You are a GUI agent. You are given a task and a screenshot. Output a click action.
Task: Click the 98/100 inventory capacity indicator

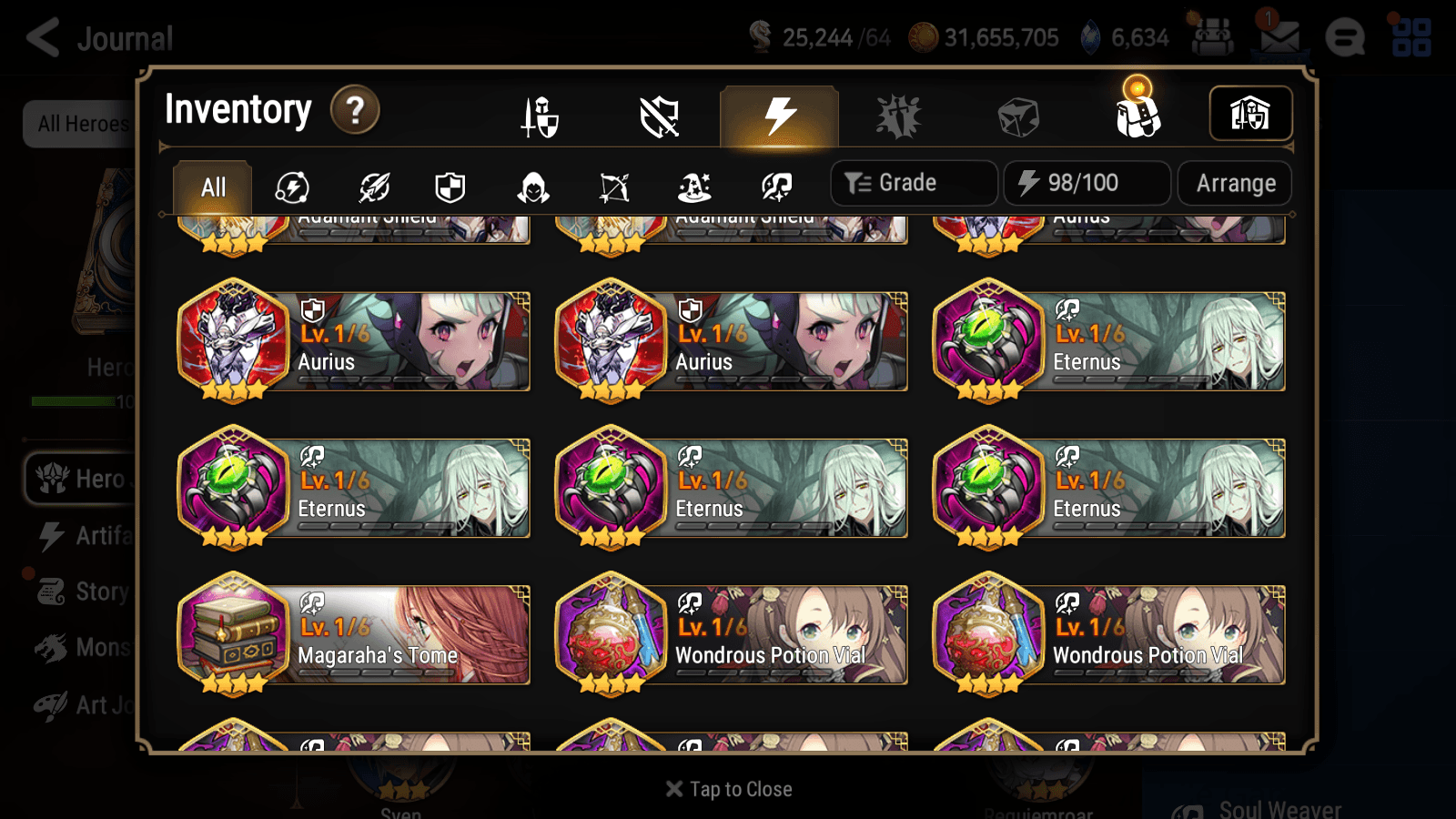[x=1087, y=183]
